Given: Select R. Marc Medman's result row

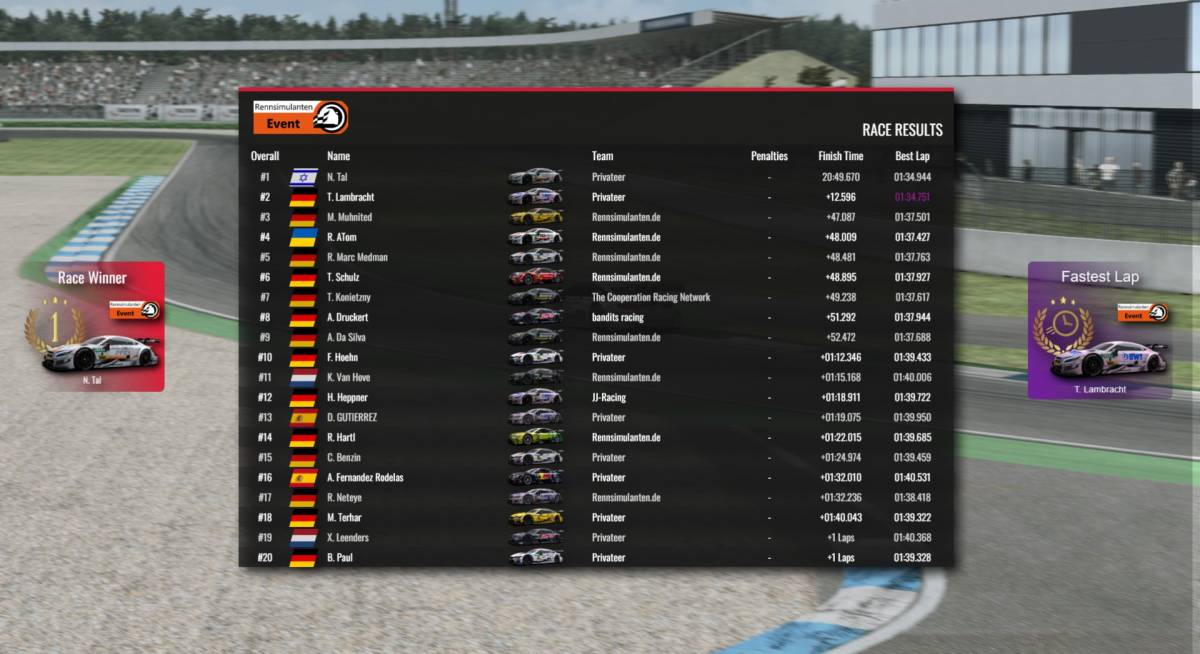Looking at the screenshot, I should pyautogui.click(x=595, y=257).
